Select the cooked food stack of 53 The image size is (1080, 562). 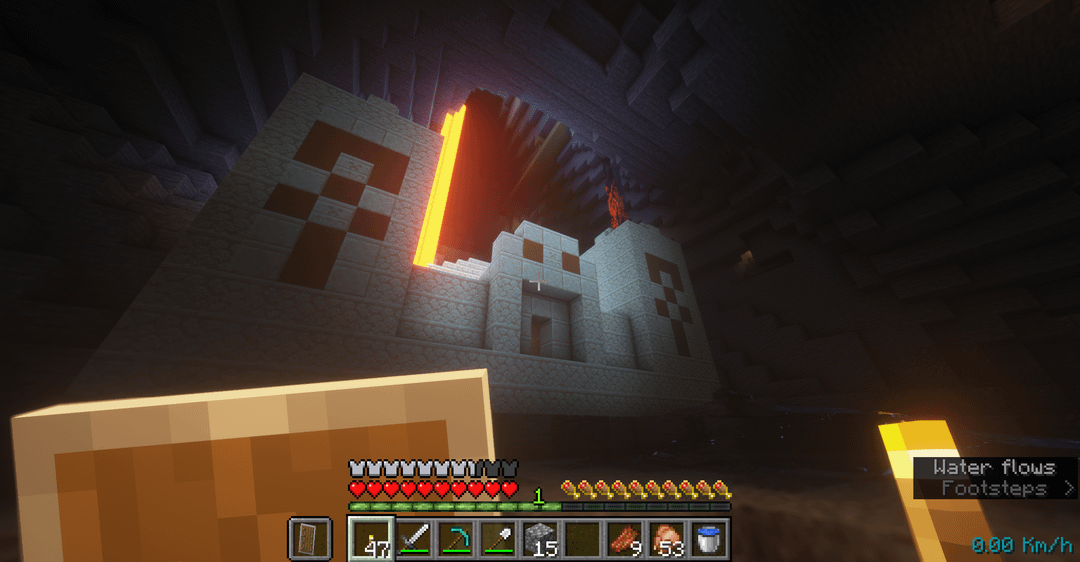666,539
